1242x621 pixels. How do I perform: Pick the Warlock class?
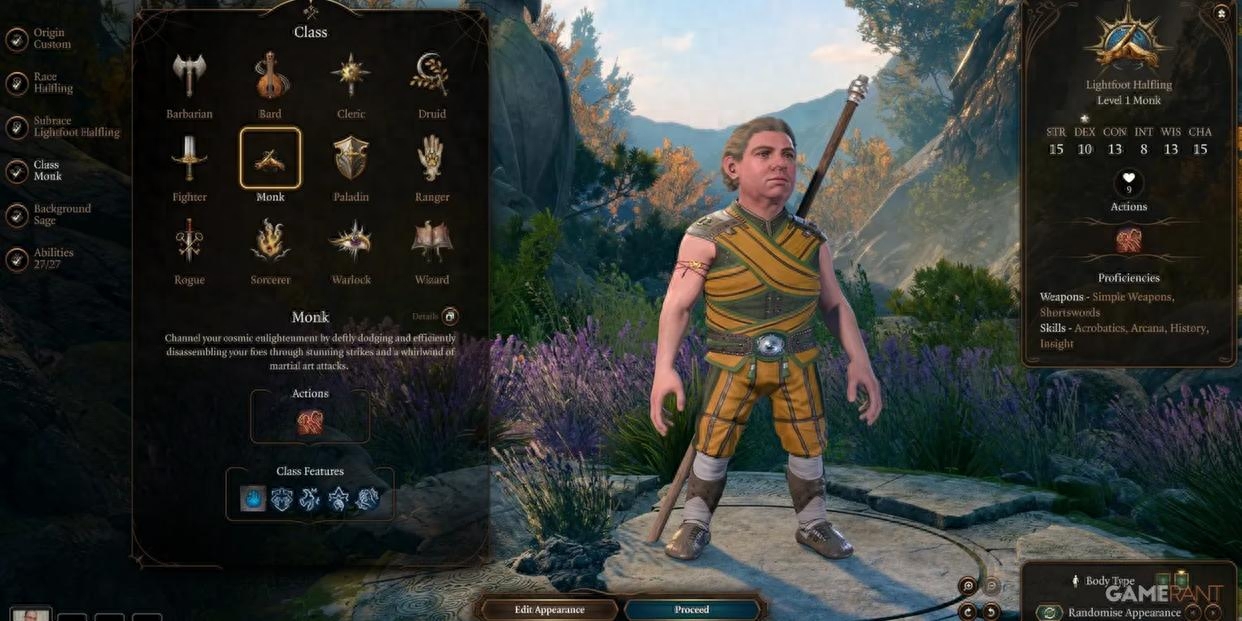[x=351, y=242]
